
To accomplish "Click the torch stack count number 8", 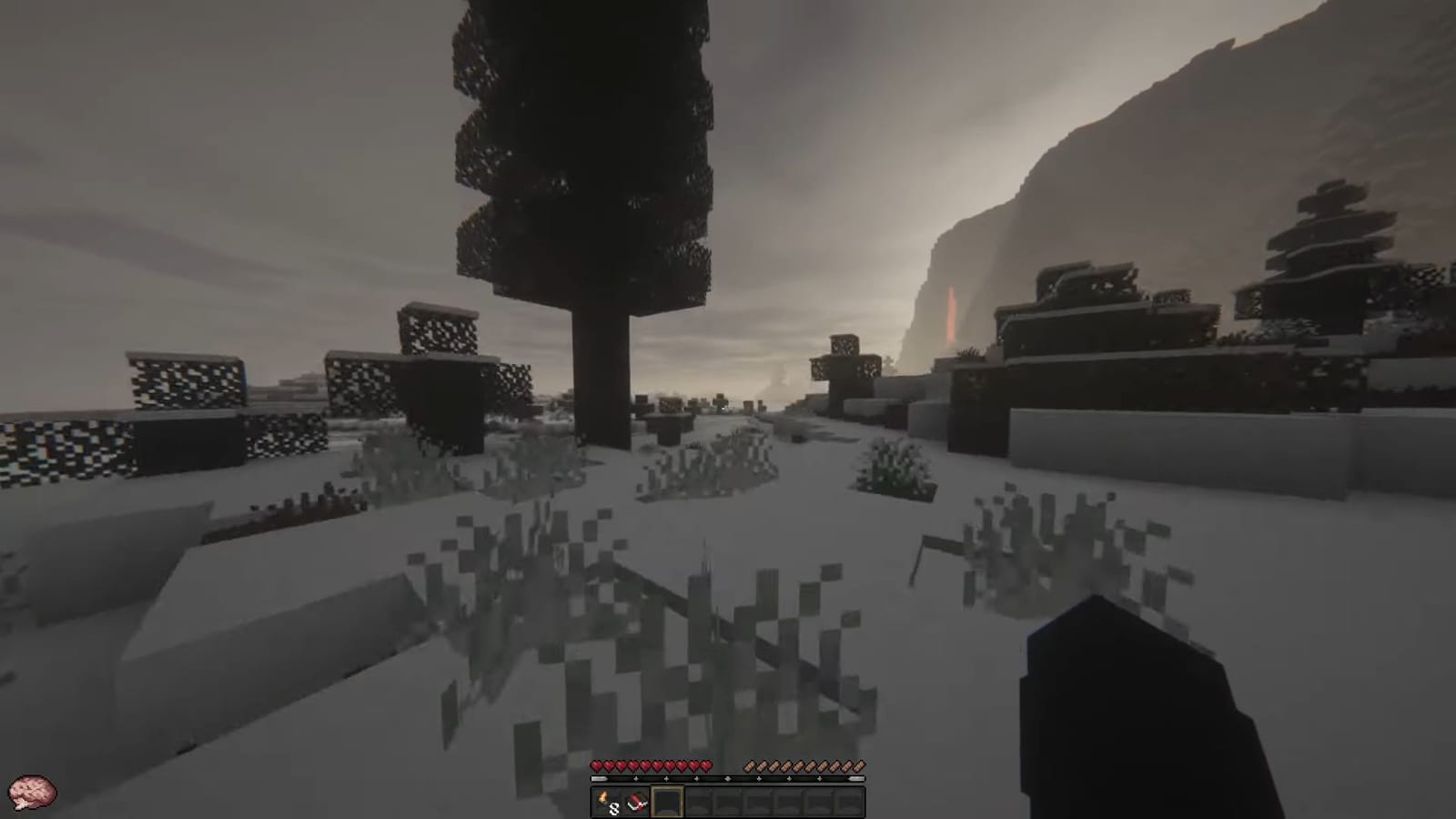I will pos(613,807).
